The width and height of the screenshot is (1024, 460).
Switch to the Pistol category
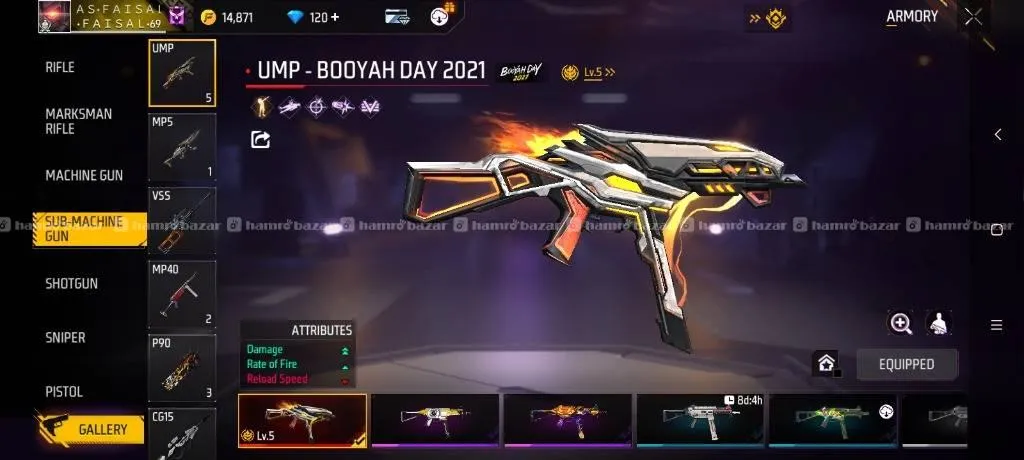(64, 391)
